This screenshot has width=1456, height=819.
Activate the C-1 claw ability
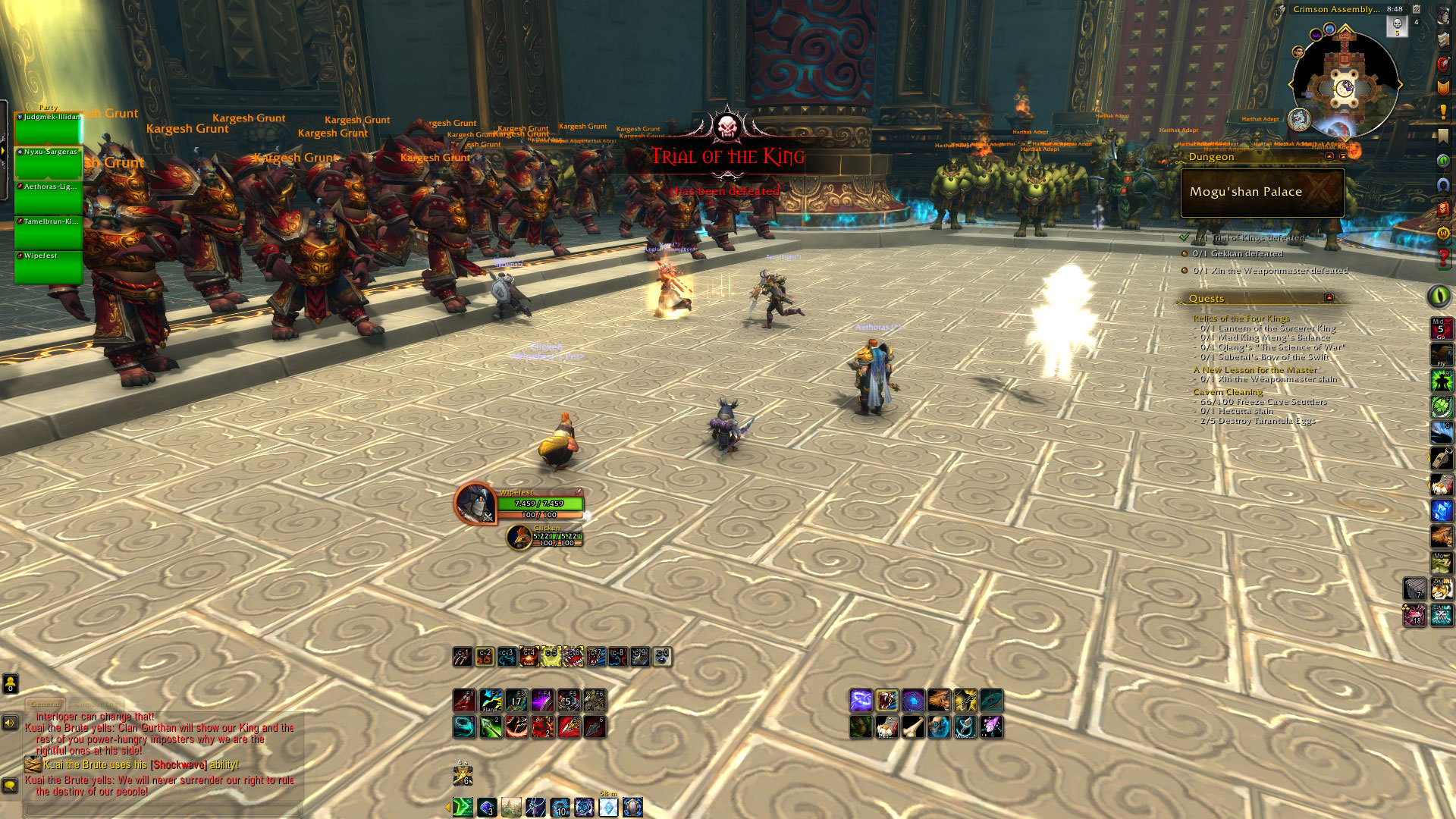463,657
